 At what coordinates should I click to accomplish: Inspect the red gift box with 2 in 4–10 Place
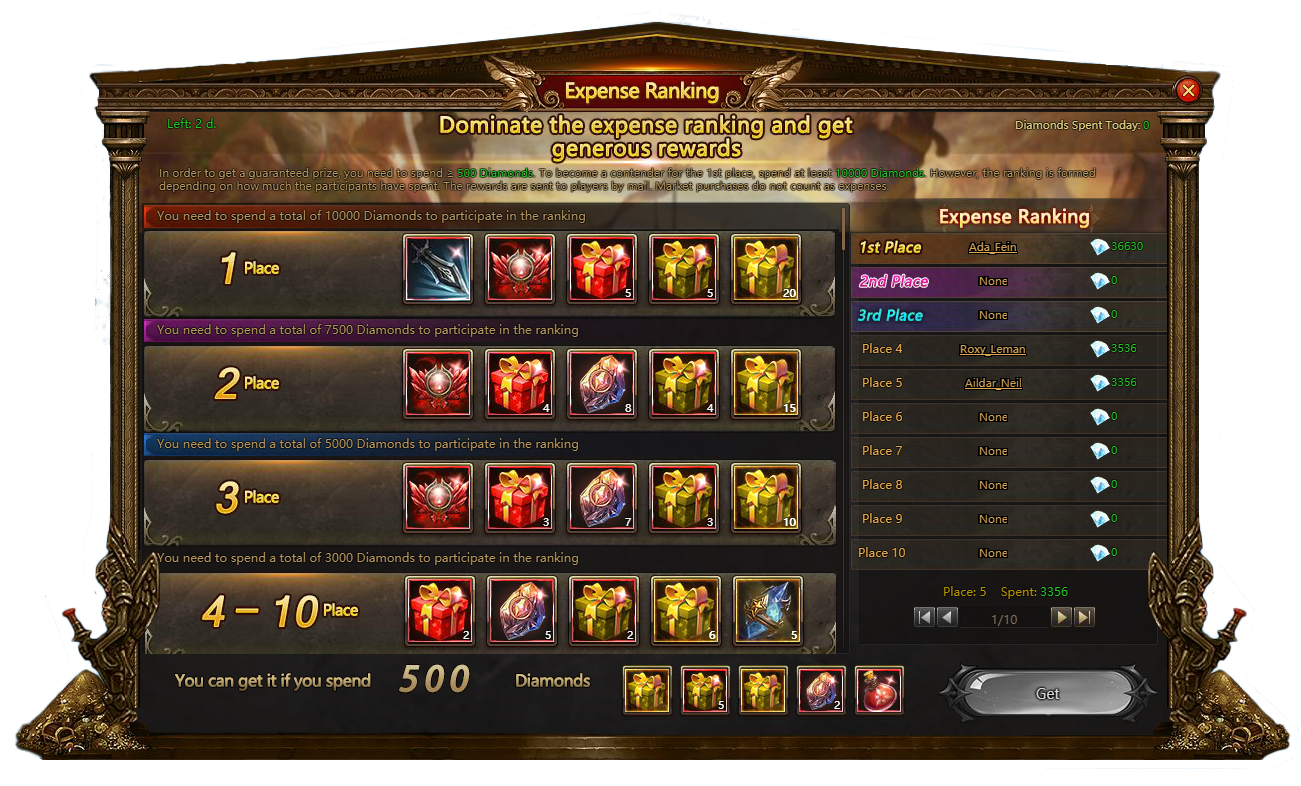pyautogui.click(x=440, y=610)
